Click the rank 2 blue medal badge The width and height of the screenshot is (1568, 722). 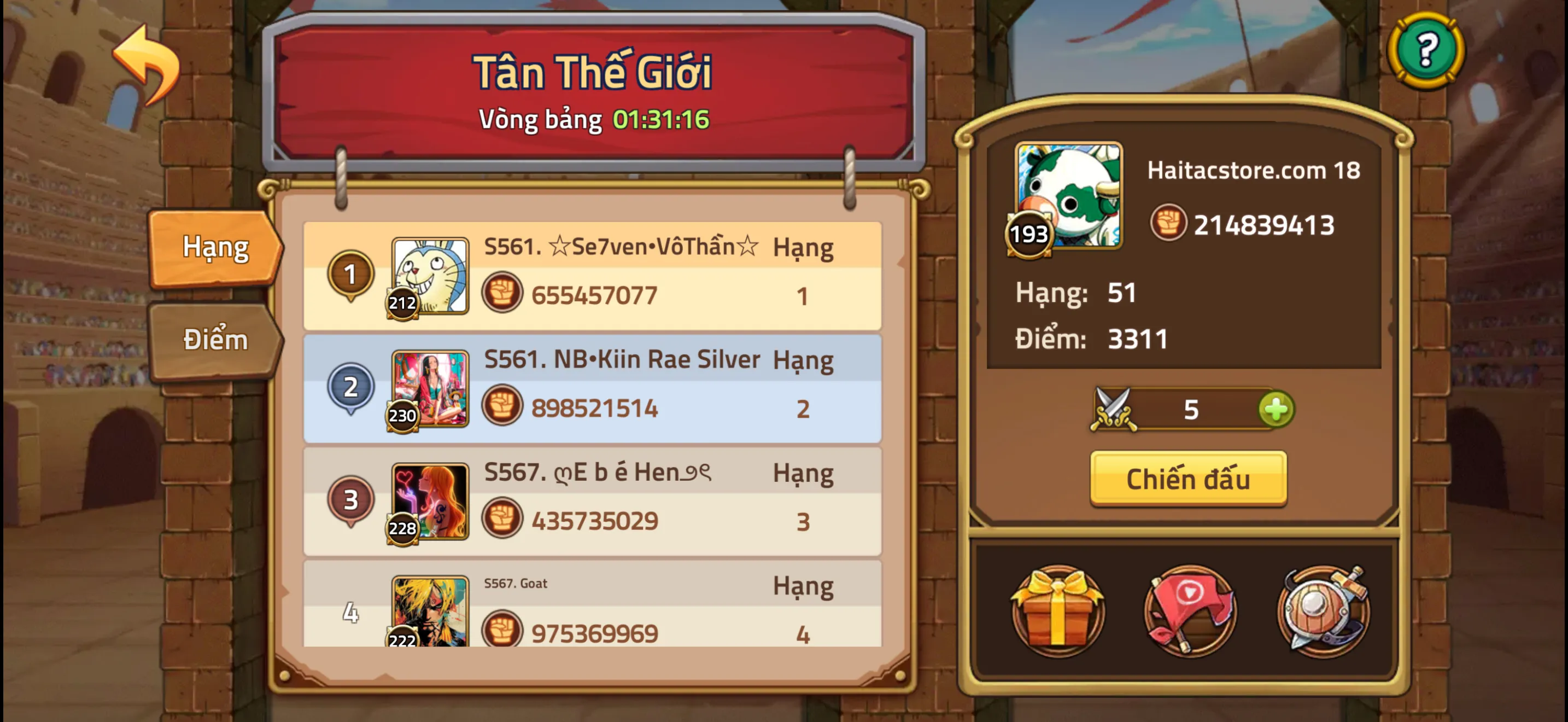(x=349, y=387)
